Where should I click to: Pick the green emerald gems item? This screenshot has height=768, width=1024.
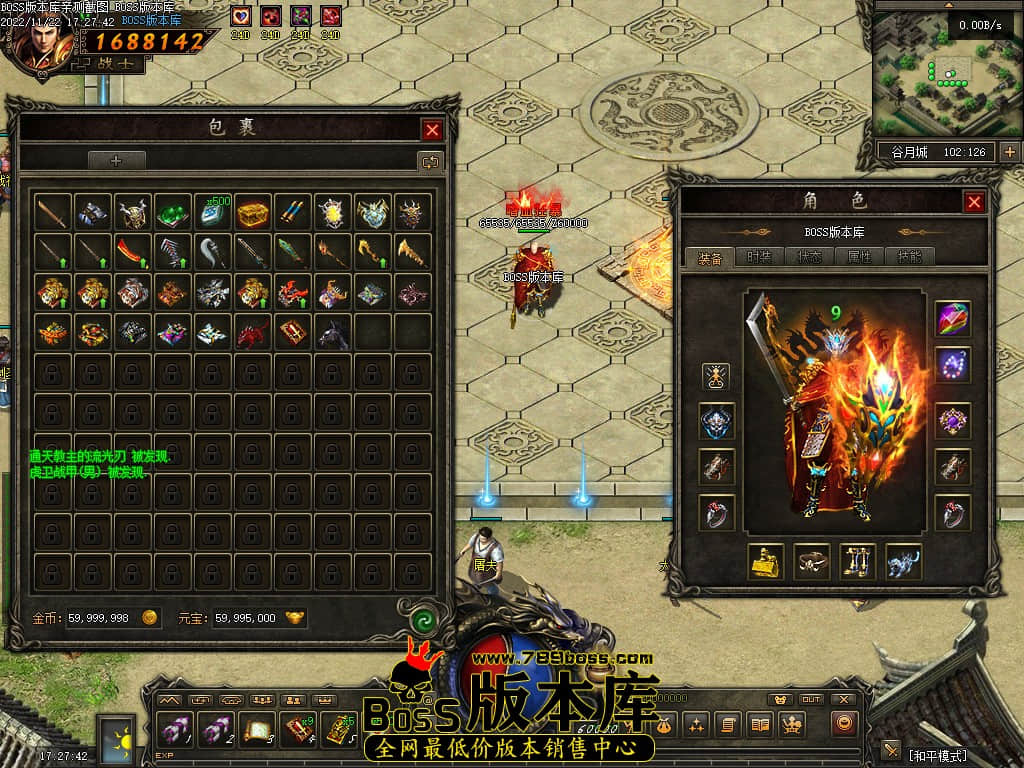click(x=173, y=212)
